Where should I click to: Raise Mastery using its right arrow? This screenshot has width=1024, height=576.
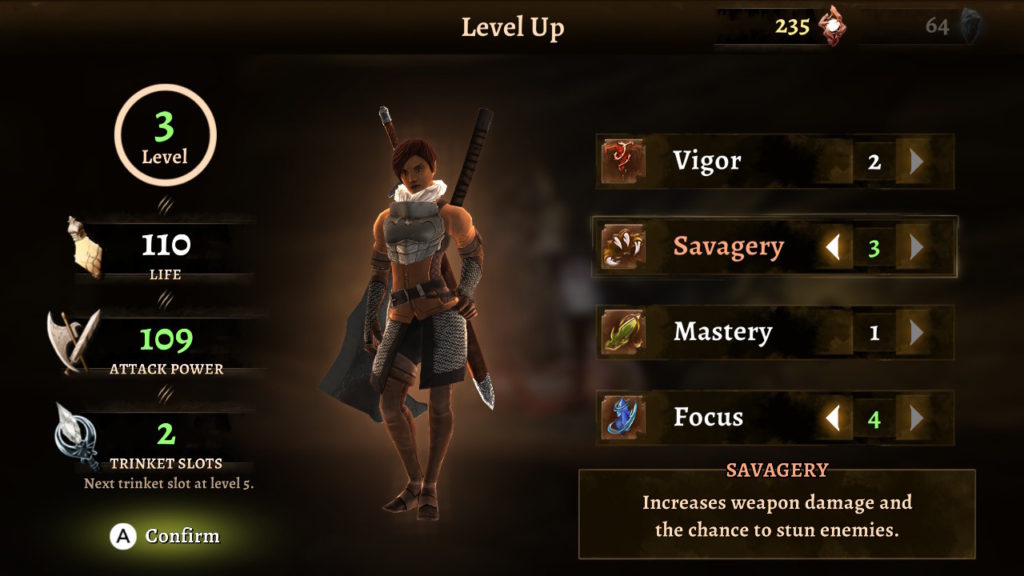pos(915,332)
